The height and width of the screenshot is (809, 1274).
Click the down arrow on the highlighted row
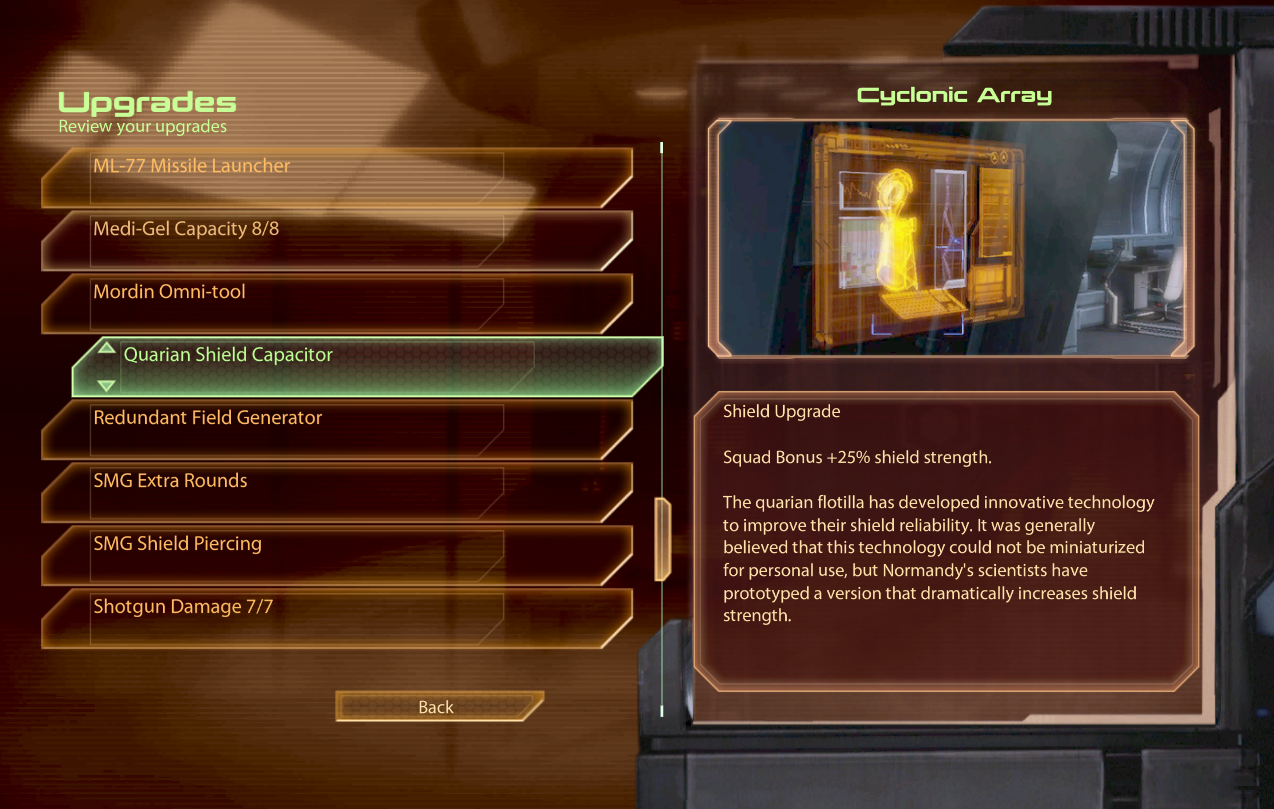click(107, 385)
